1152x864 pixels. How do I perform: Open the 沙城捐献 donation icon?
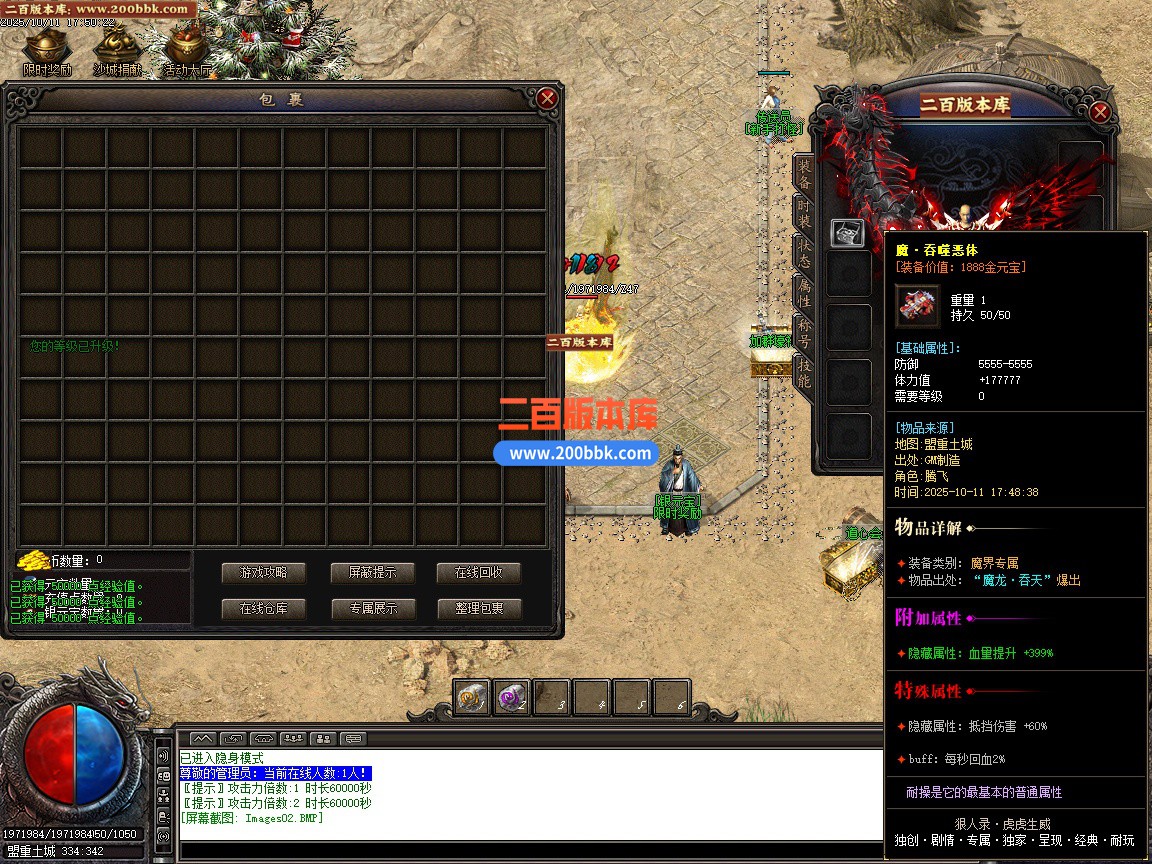tap(117, 50)
